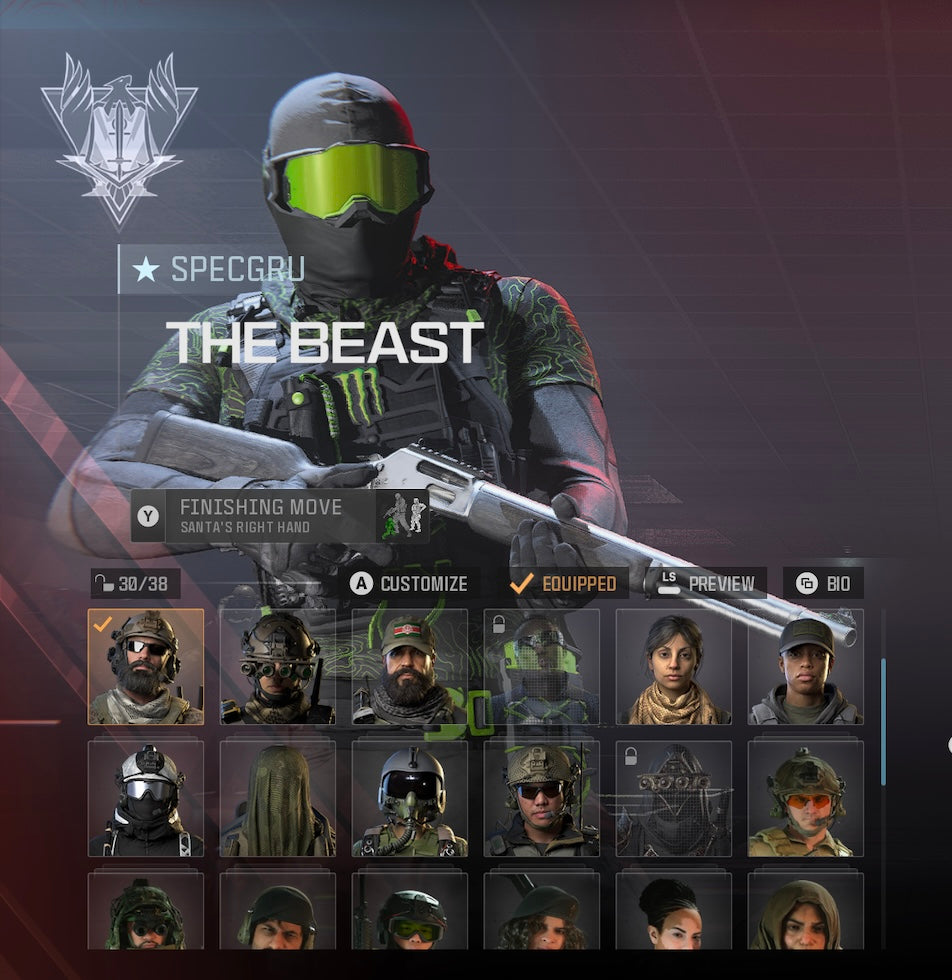The width and height of the screenshot is (952, 980).
Task: Open the operator Preview
Action: click(706, 583)
